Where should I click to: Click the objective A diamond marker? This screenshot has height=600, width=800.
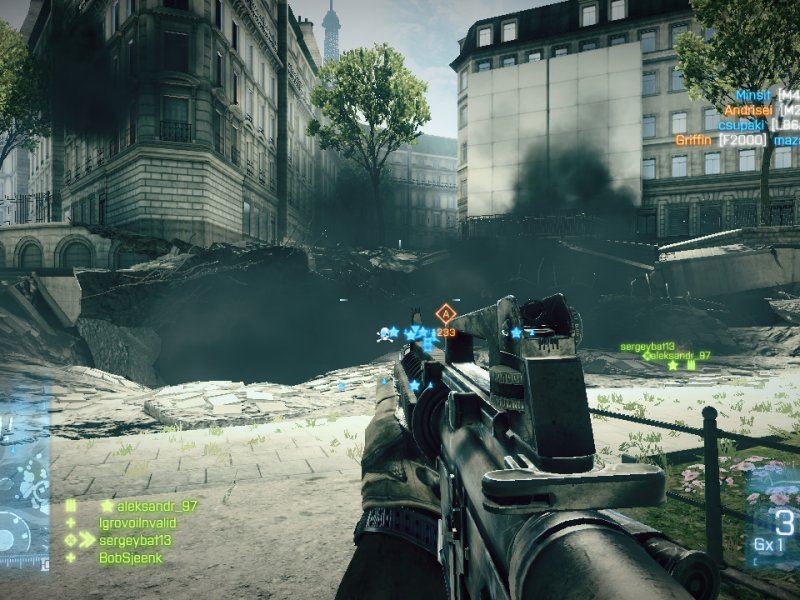pyautogui.click(x=446, y=314)
